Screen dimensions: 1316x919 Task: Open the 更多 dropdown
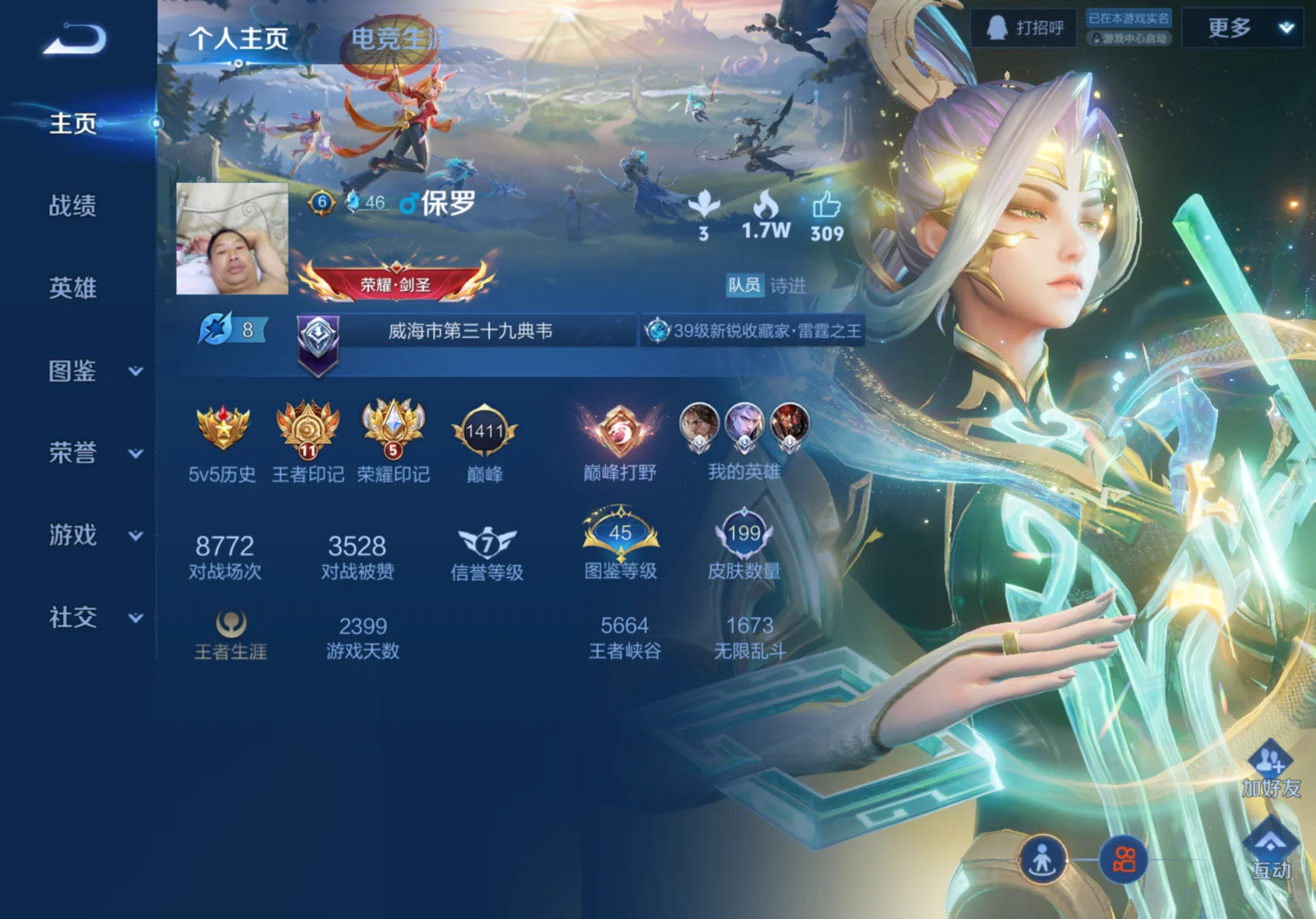point(1244,29)
